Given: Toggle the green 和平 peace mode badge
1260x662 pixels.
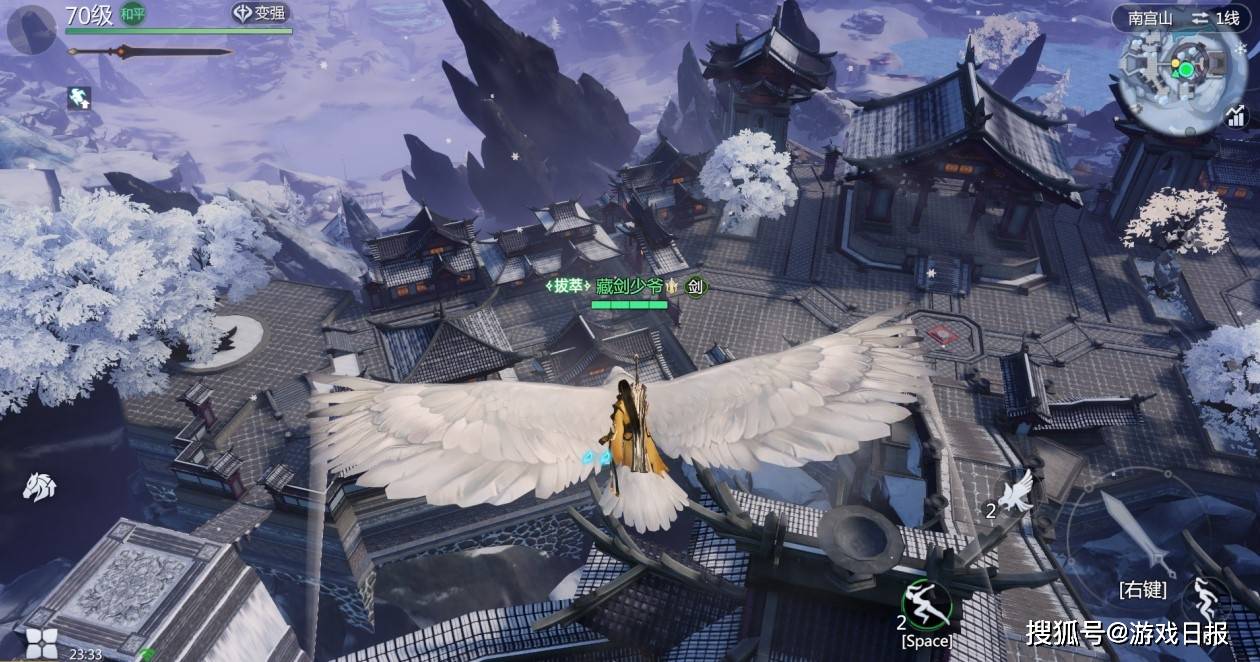Looking at the screenshot, I should pyautogui.click(x=133, y=13).
